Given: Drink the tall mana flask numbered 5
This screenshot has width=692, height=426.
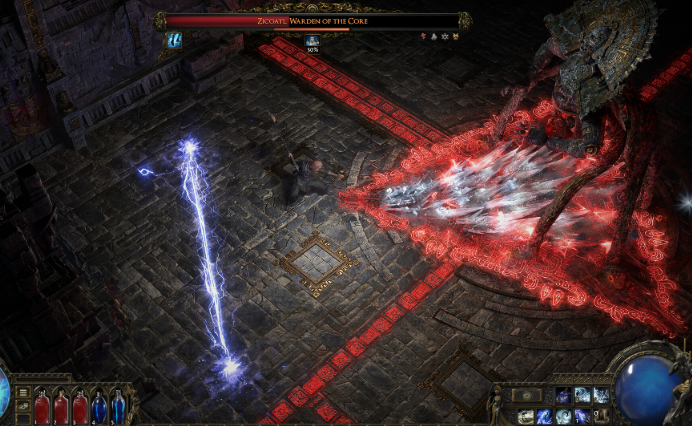Looking at the screenshot, I should click(x=118, y=406).
